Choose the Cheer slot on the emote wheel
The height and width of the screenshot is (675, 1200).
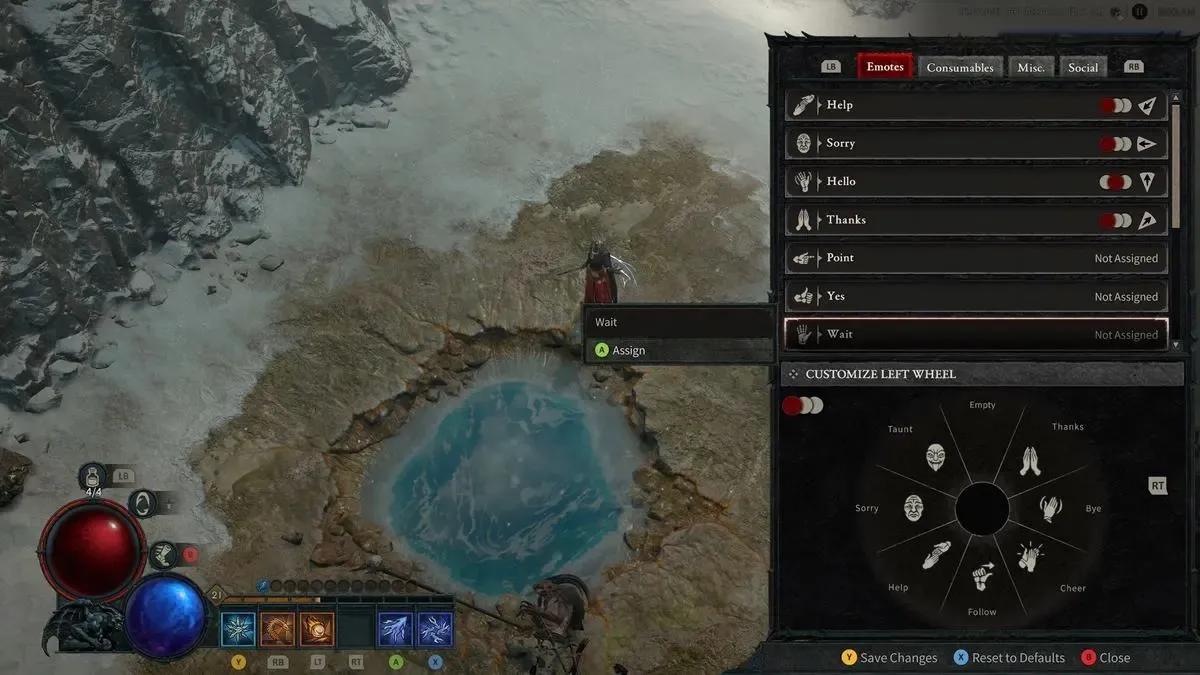coord(1030,556)
